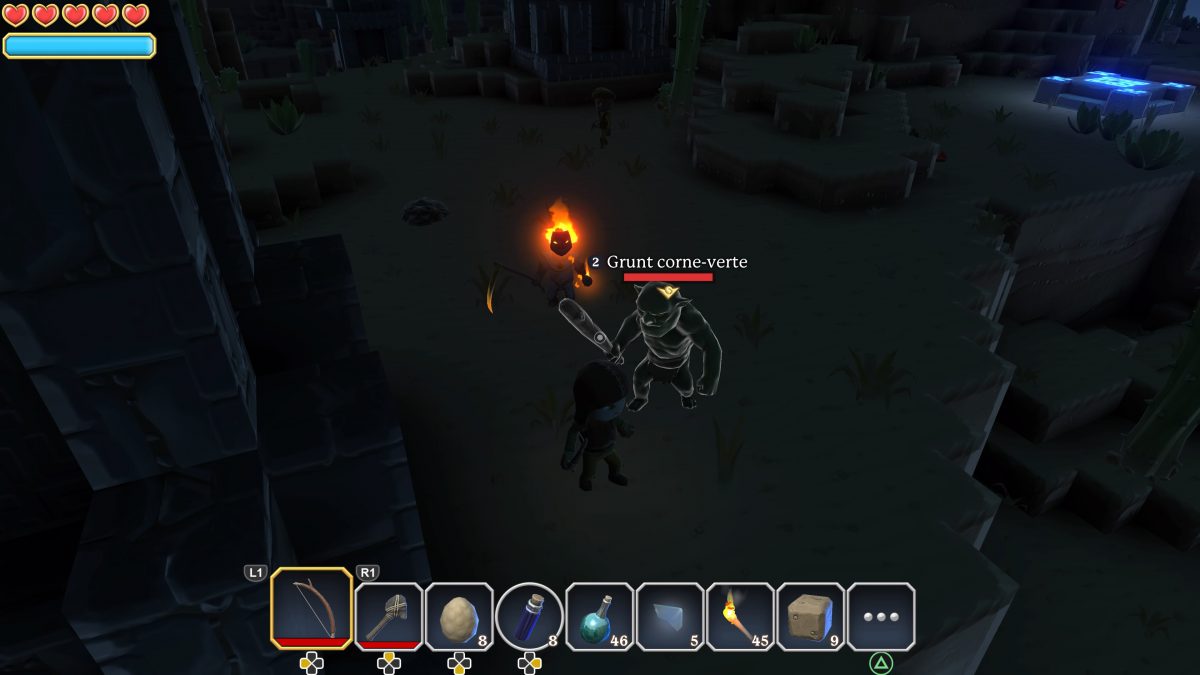Select the wooden bow hotbar slot
Screen dimensions: 1200x675
click(311, 609)
